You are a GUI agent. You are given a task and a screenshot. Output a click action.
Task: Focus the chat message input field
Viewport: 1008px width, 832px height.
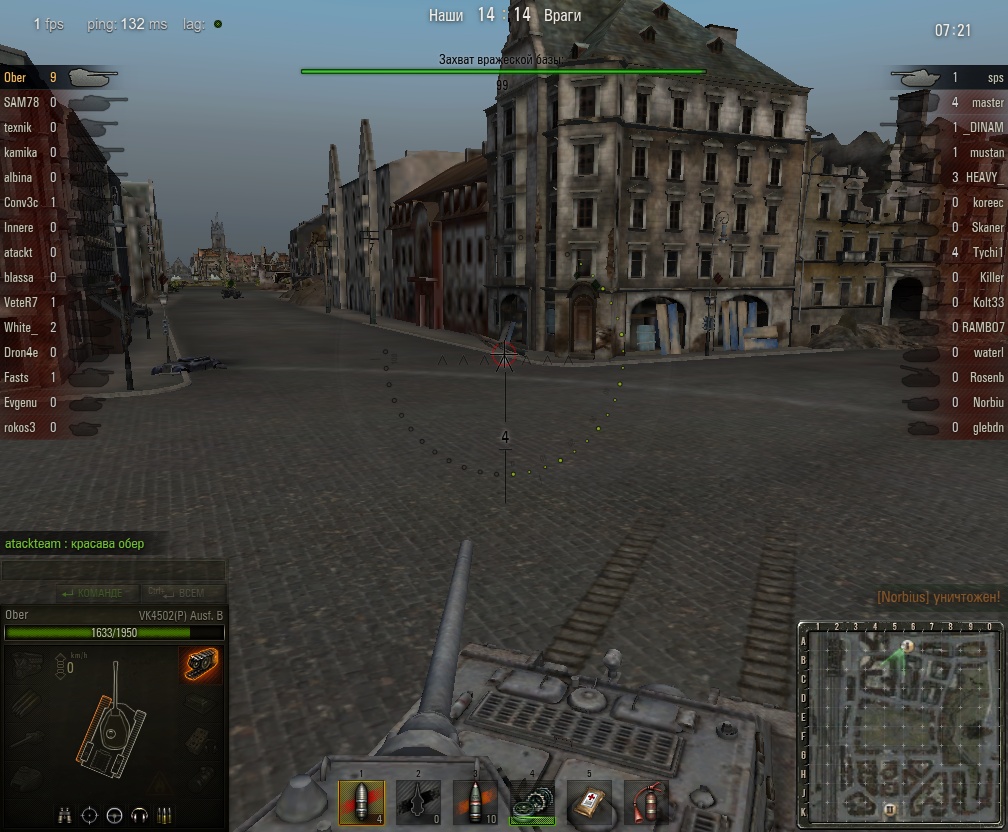point(112,571)
